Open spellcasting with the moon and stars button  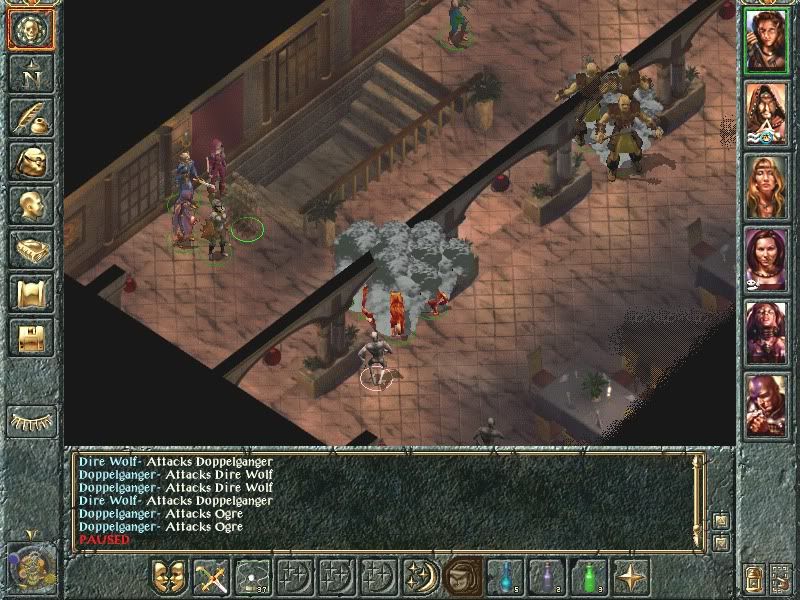click(x=421, y=576)
